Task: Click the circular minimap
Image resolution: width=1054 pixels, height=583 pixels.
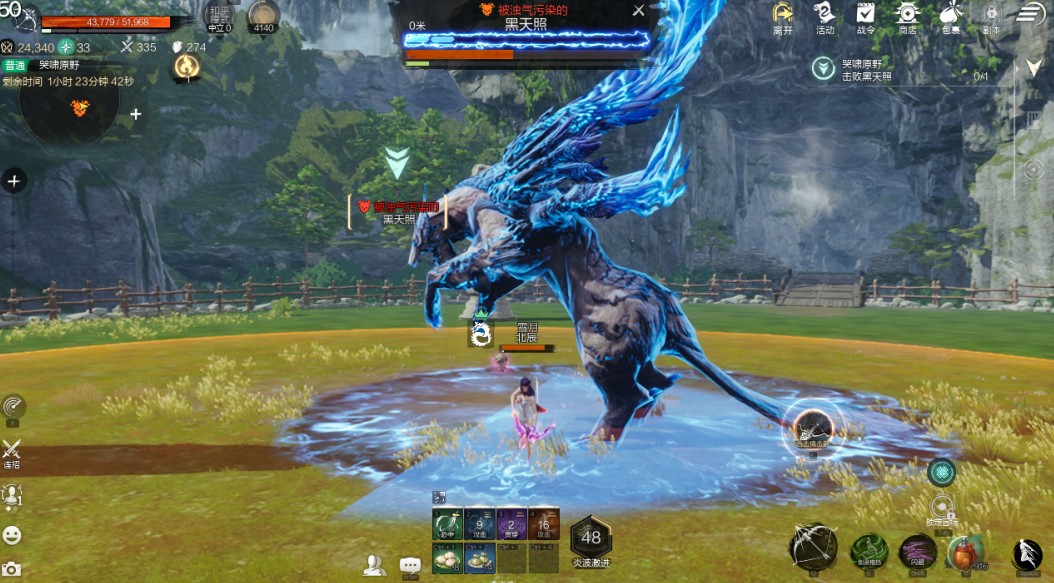Action: pyautogui.click(x=68, y=105)
